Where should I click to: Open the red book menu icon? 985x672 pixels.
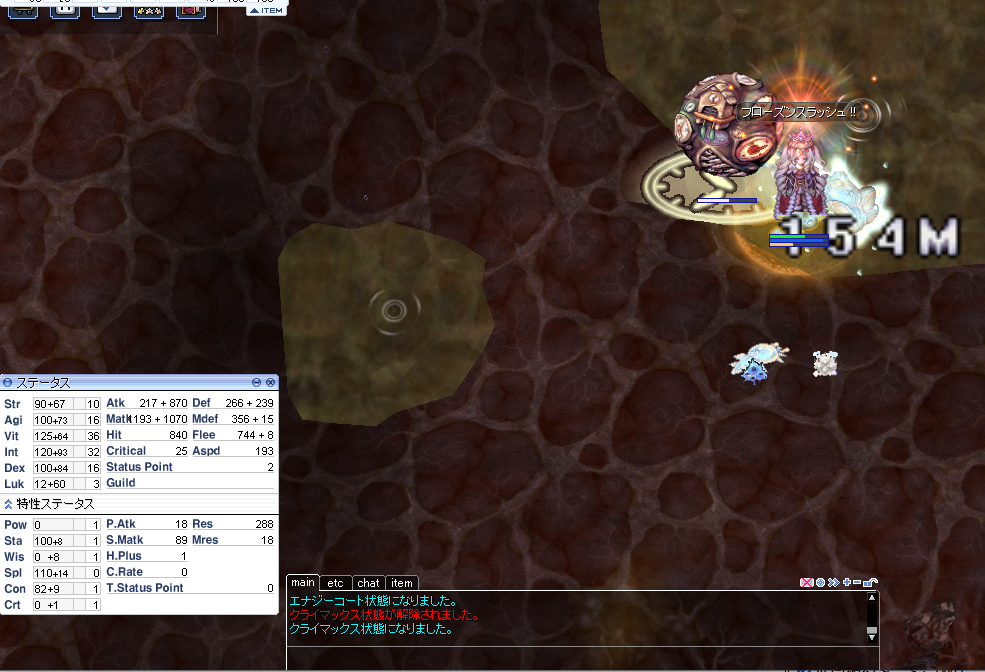point(190,9)
